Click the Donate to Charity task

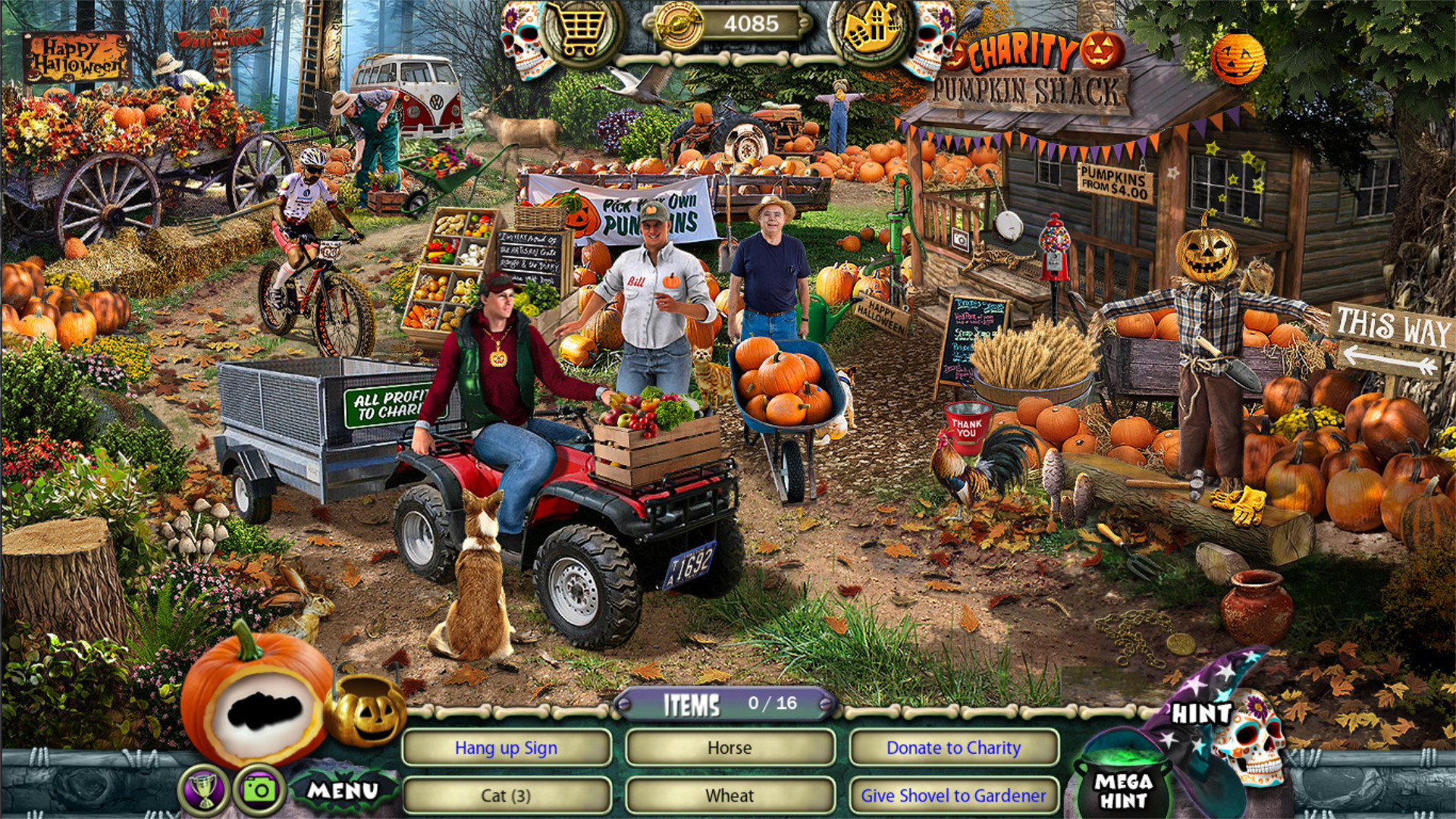(952, 748)
